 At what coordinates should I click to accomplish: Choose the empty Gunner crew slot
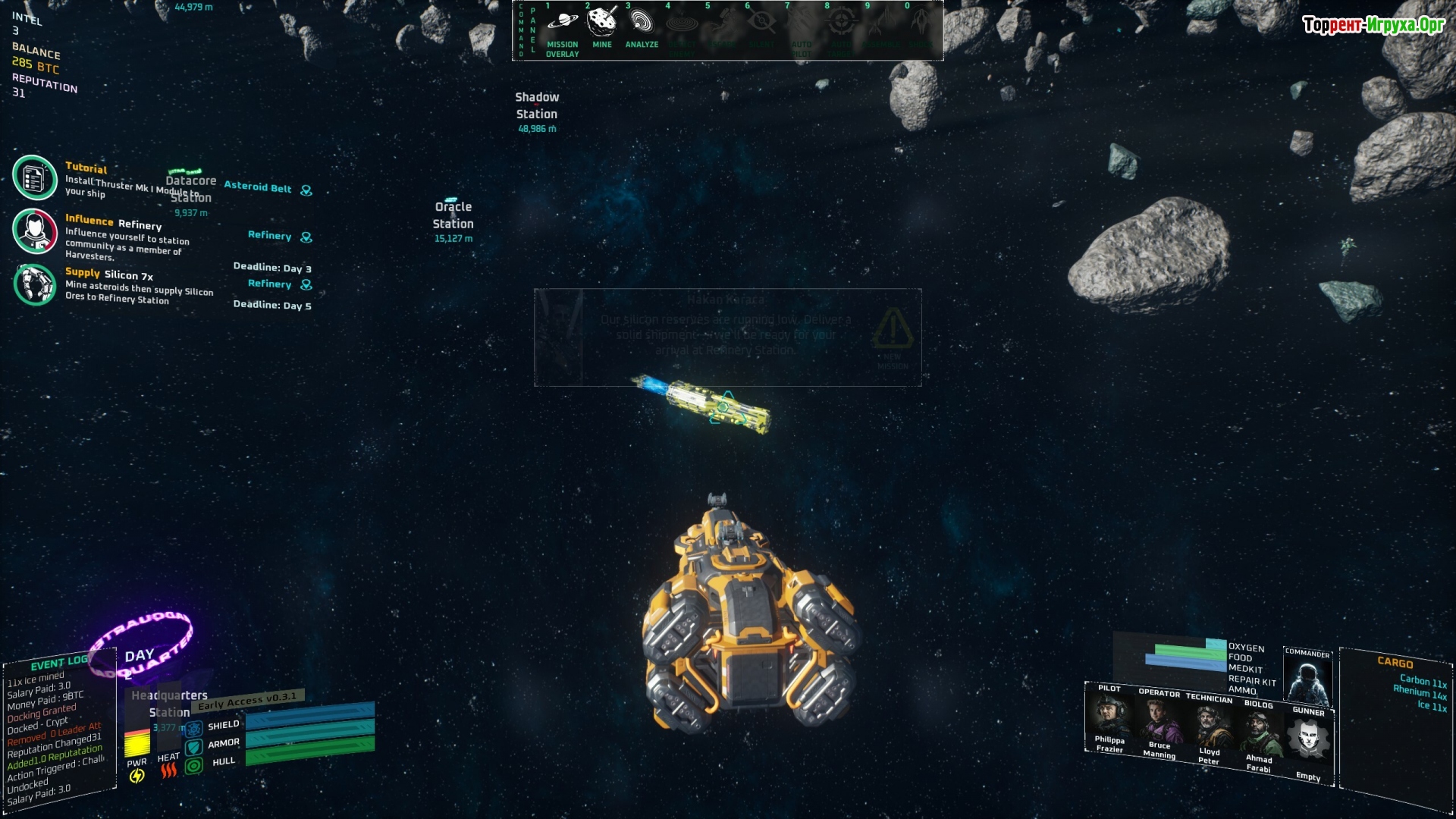tap(1309, 741)
